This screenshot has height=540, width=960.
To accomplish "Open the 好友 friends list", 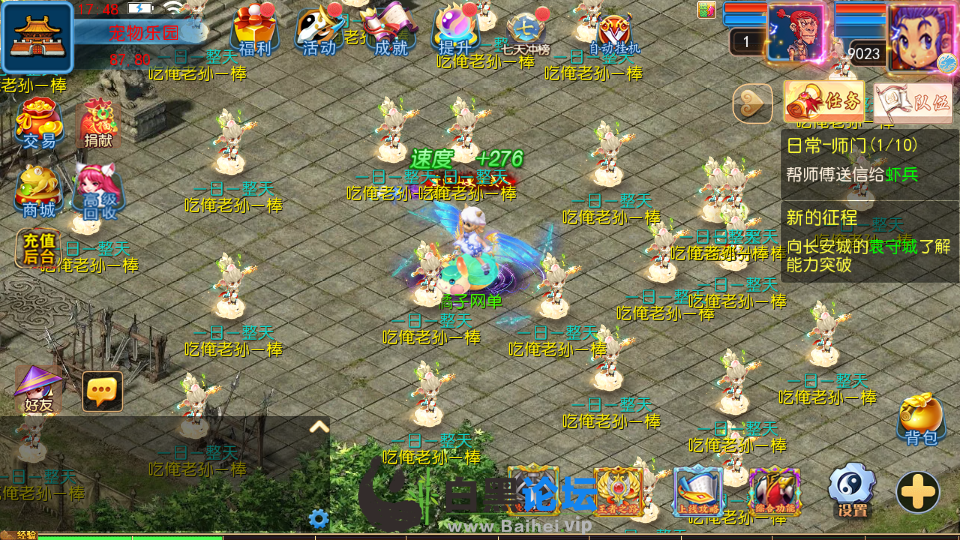I will (39, 390).
